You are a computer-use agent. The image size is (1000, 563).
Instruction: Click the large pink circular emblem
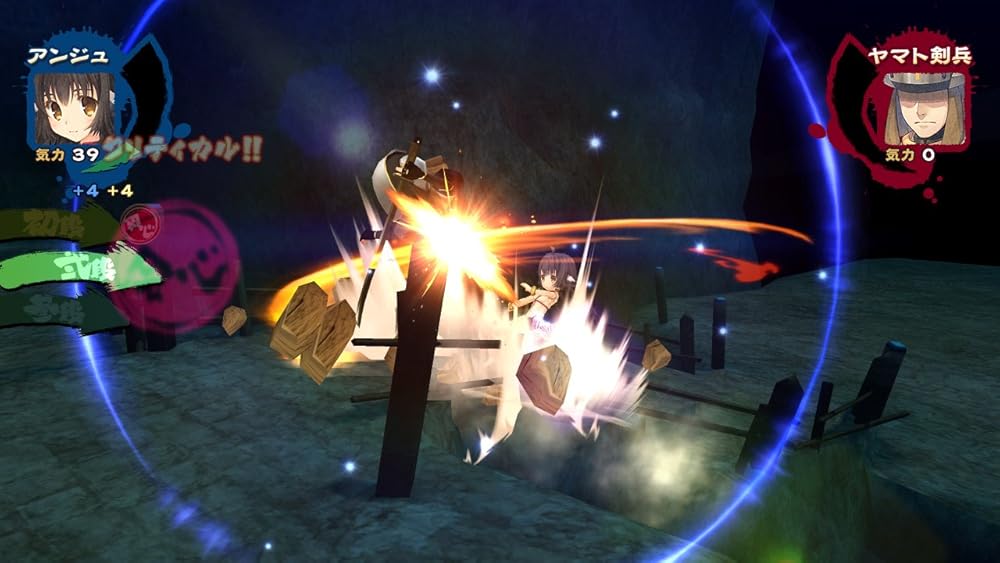(190, 265)
